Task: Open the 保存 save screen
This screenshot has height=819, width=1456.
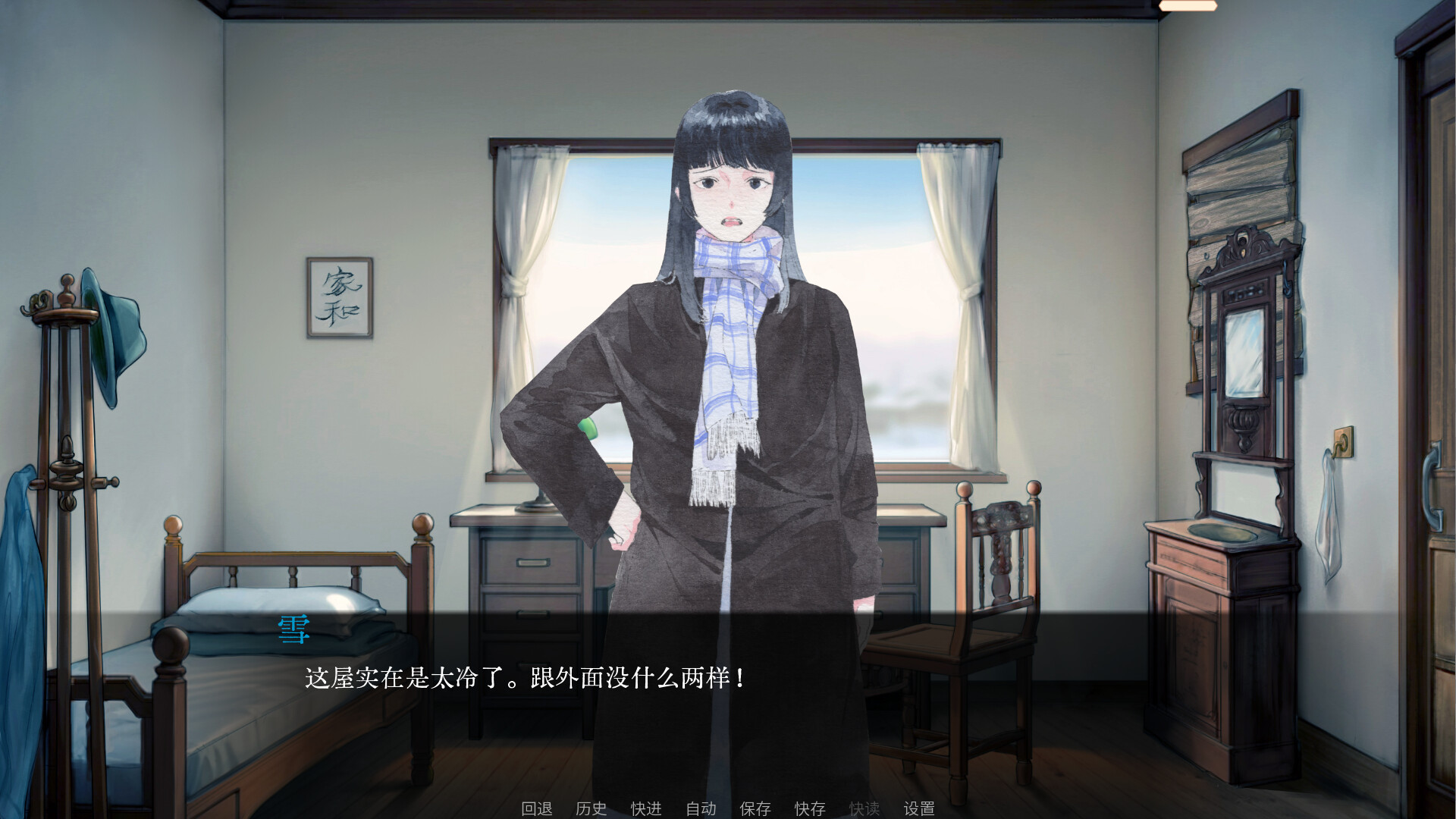Action: (x=755, y=808)
